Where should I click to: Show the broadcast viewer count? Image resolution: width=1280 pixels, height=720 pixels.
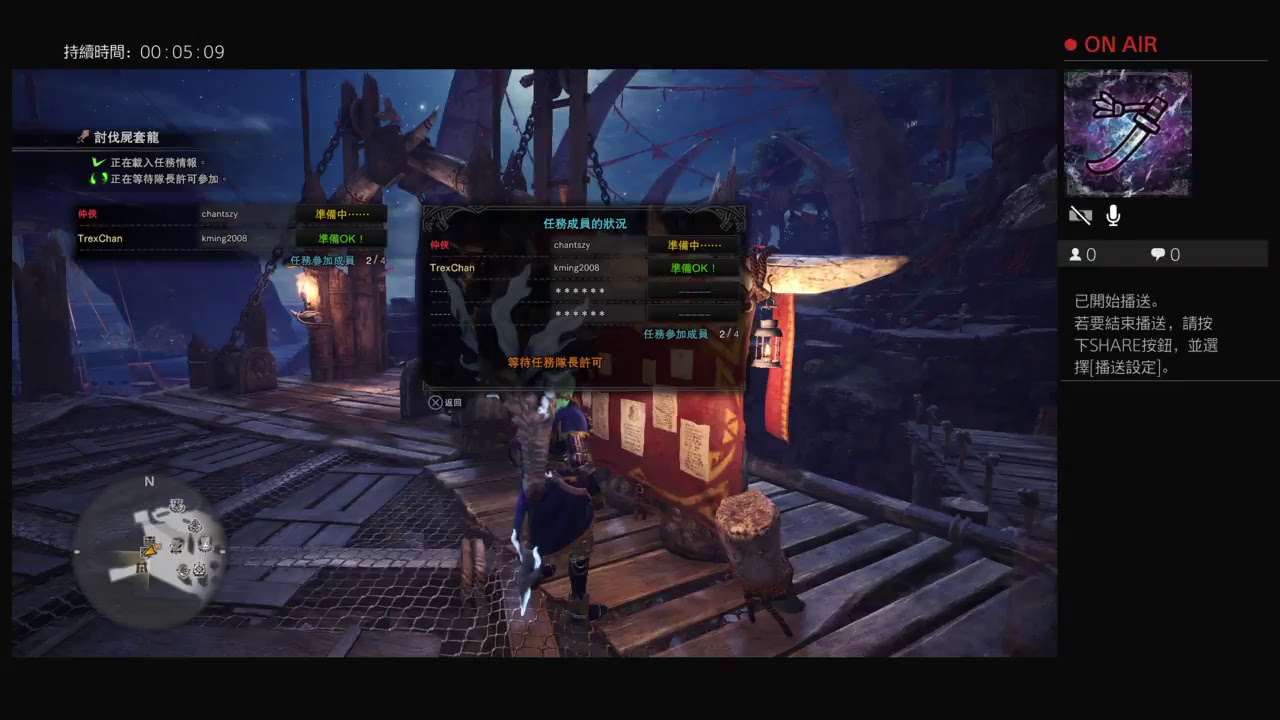pyautogui.click(x=1083, y=255)
